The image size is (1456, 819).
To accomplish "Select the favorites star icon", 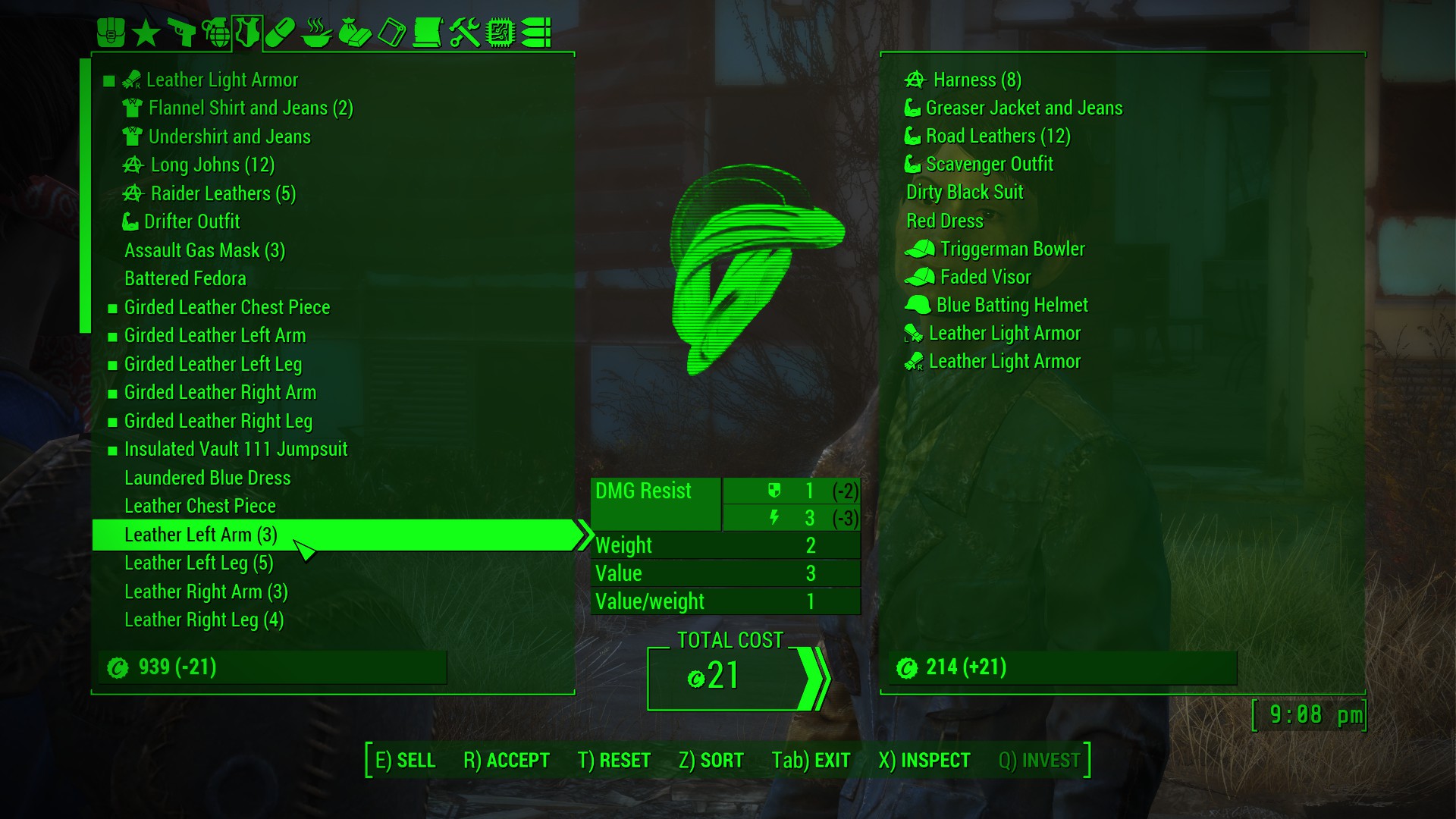I will (x=146, y=32).
